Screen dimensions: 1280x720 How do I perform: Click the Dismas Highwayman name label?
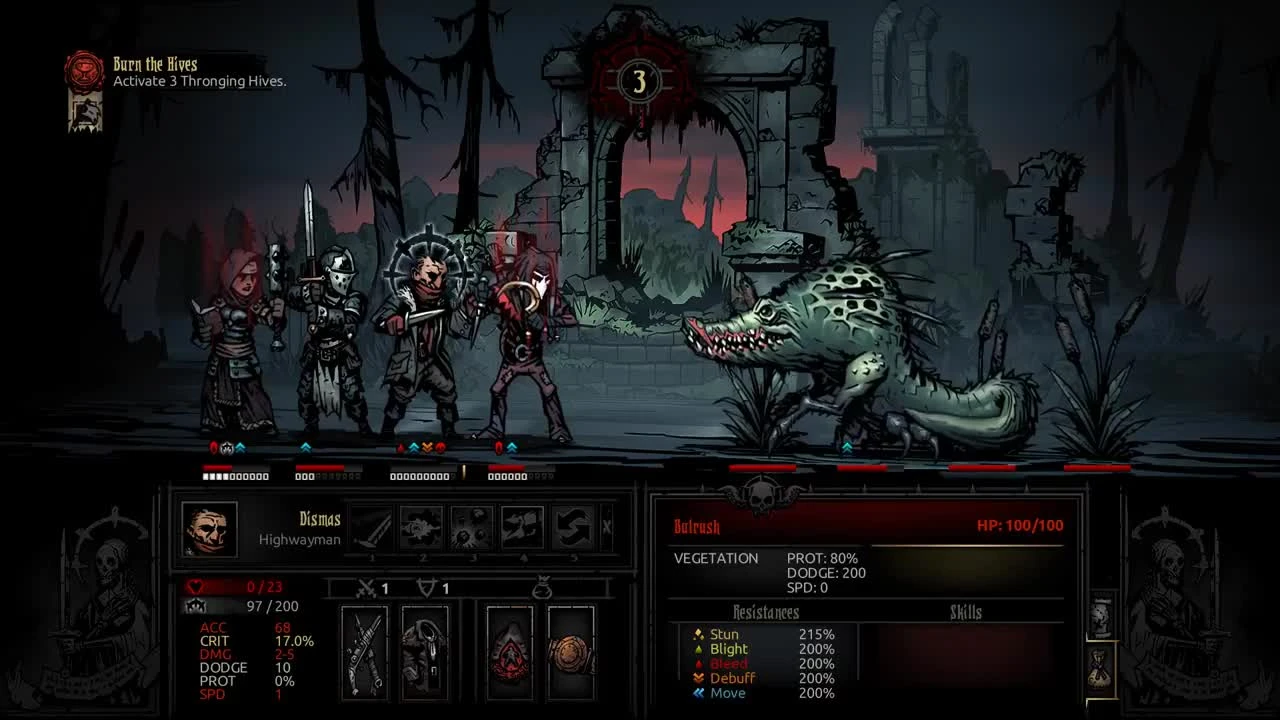(x=318, y=527)
